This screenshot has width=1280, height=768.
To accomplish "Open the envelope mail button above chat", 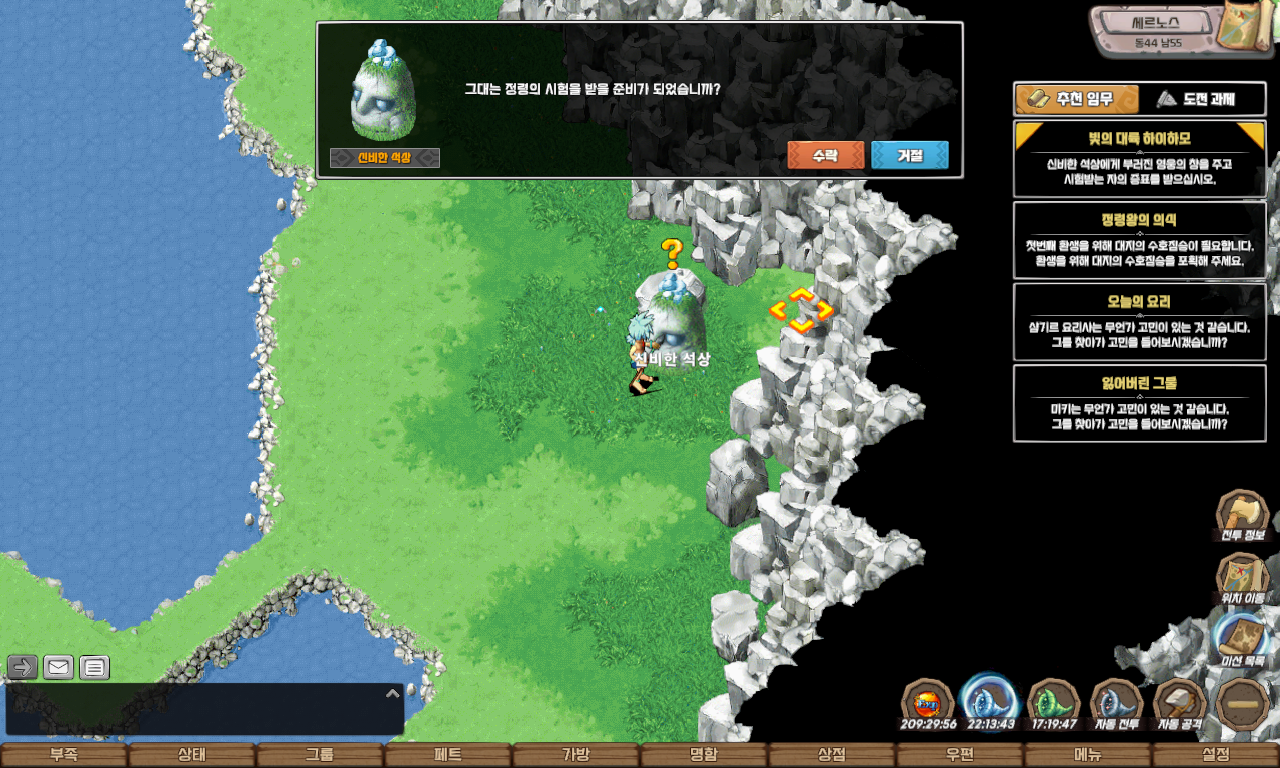I will pos(58,667).
